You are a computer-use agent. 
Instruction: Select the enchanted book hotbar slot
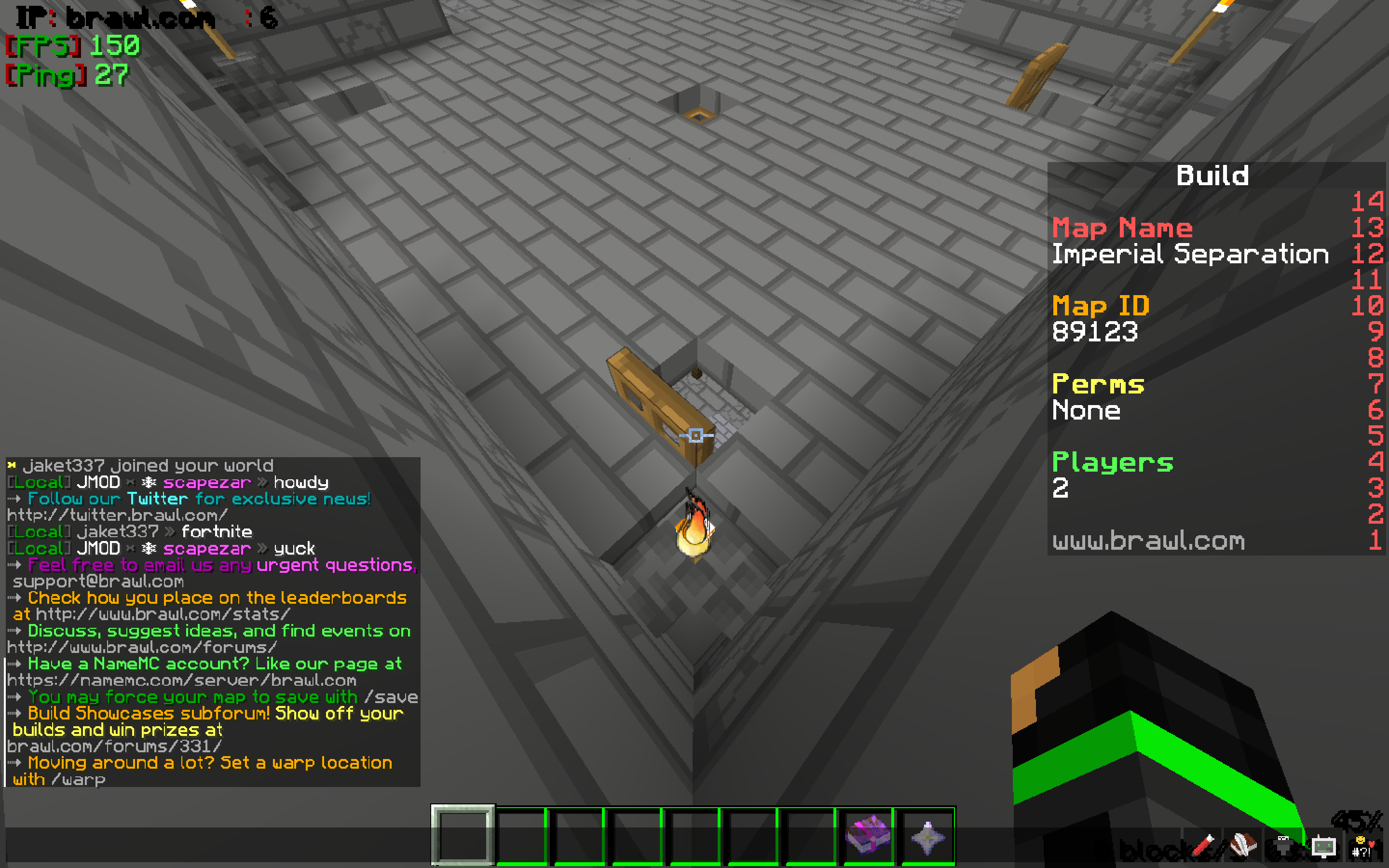click(868, 835)
